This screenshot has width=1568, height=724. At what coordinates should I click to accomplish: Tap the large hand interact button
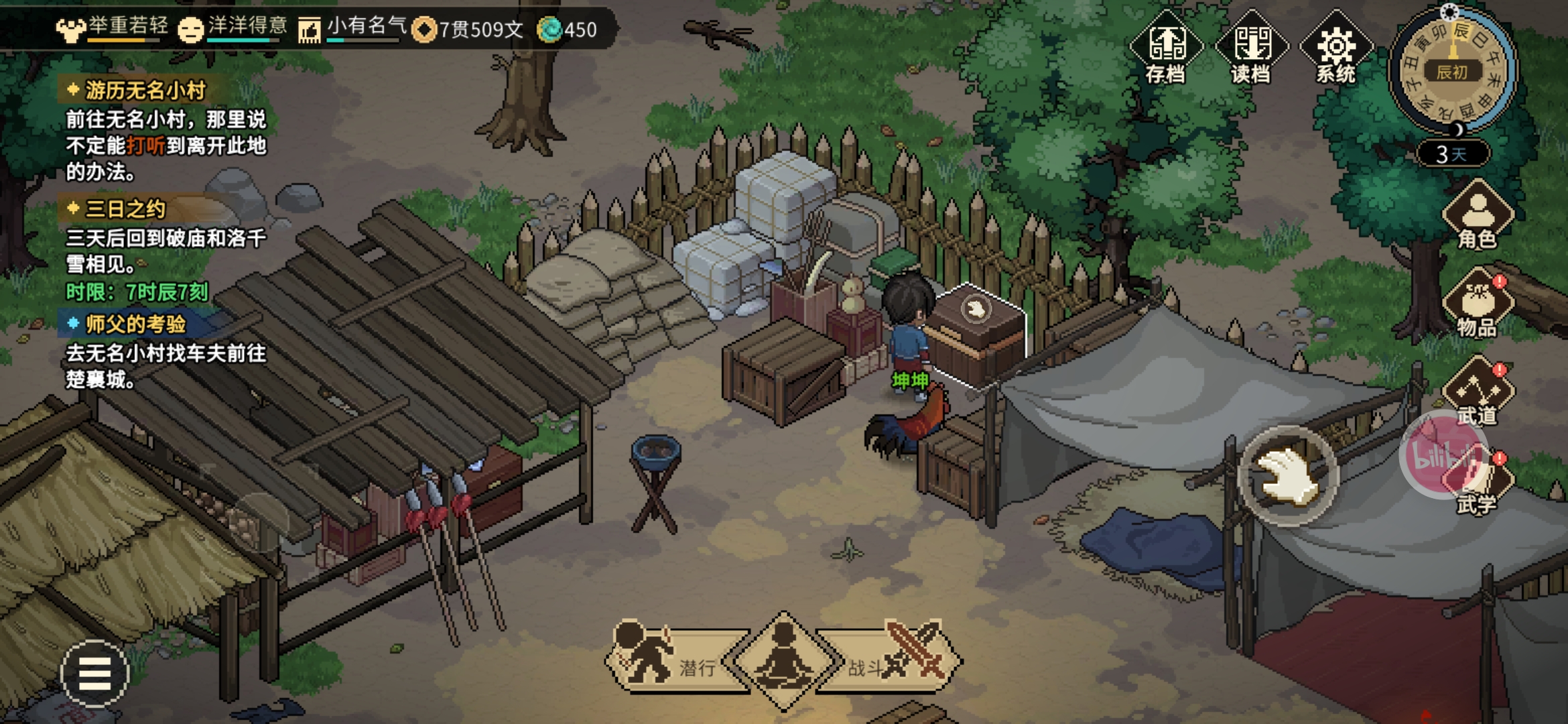(1288, 475)
